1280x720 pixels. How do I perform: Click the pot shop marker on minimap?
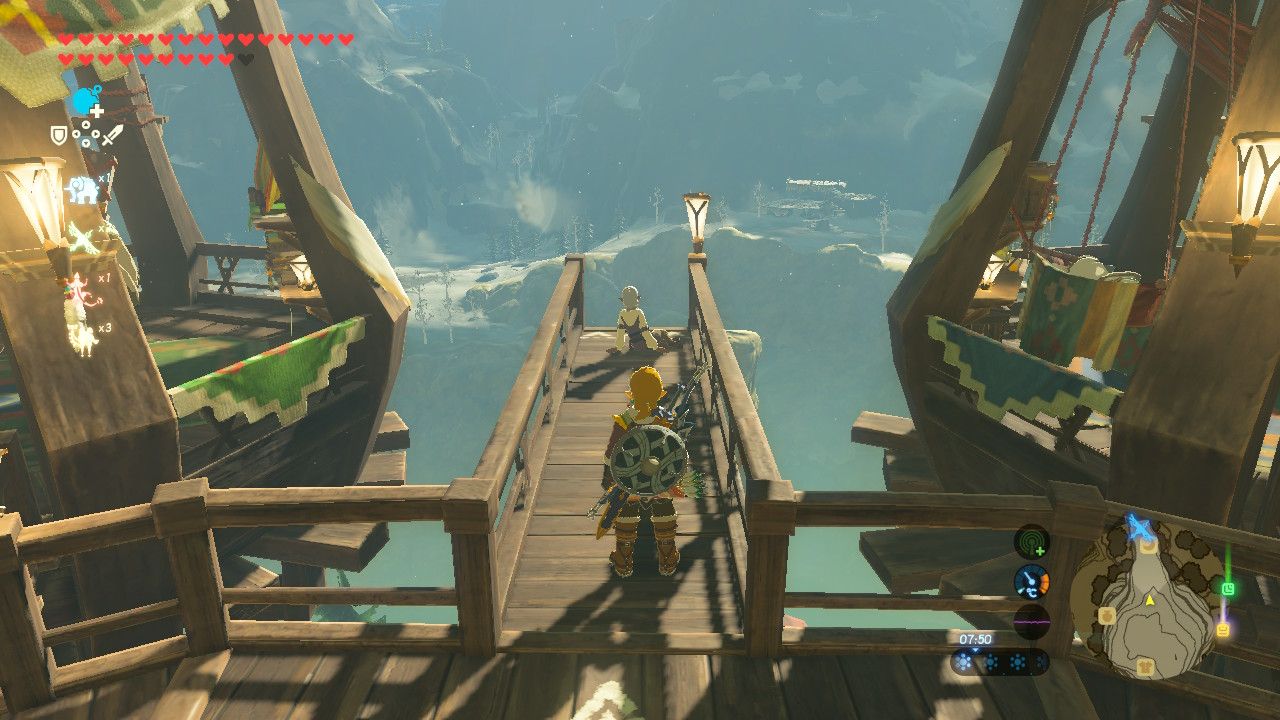point(1107,616)
